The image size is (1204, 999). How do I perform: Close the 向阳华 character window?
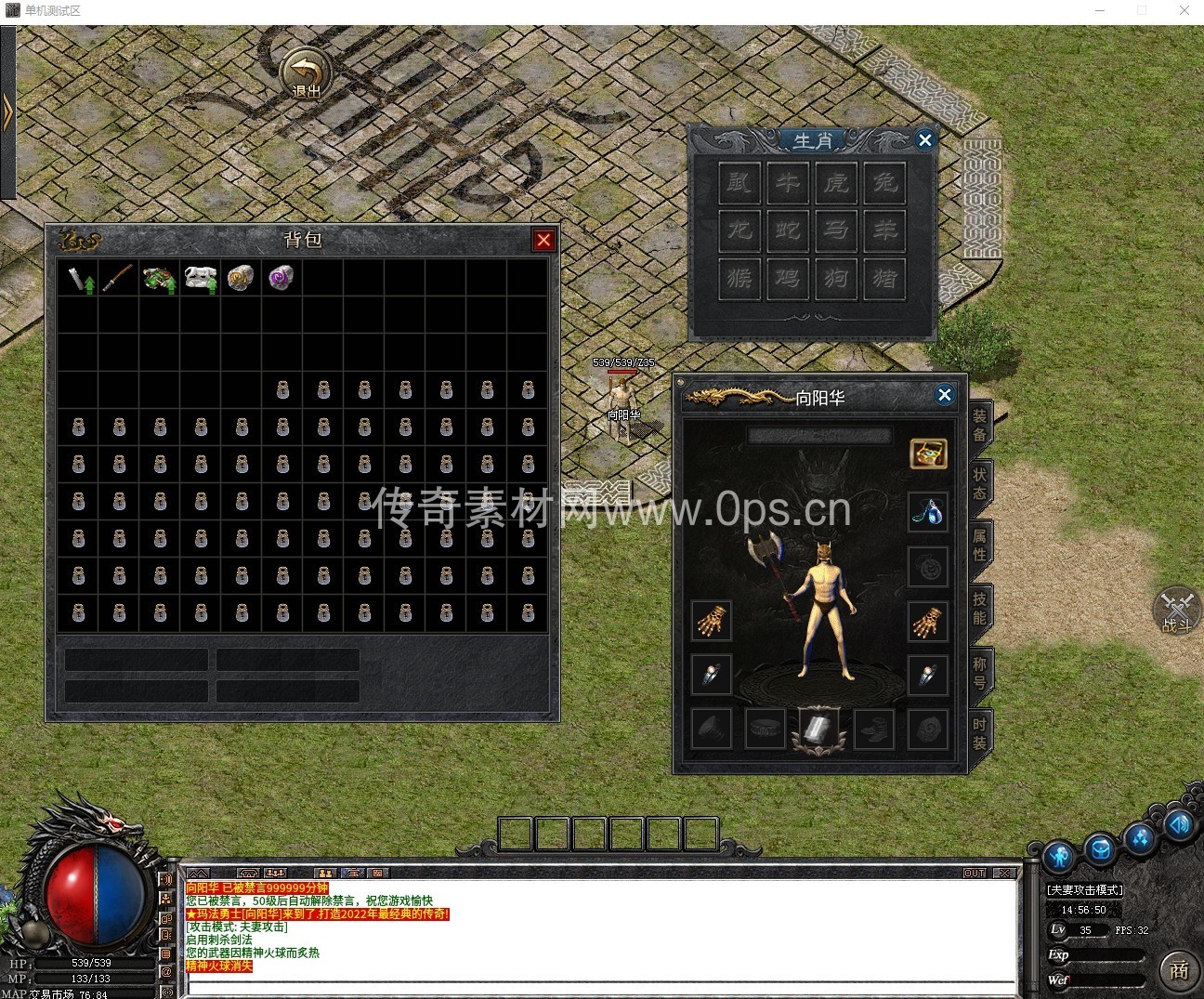944,395
